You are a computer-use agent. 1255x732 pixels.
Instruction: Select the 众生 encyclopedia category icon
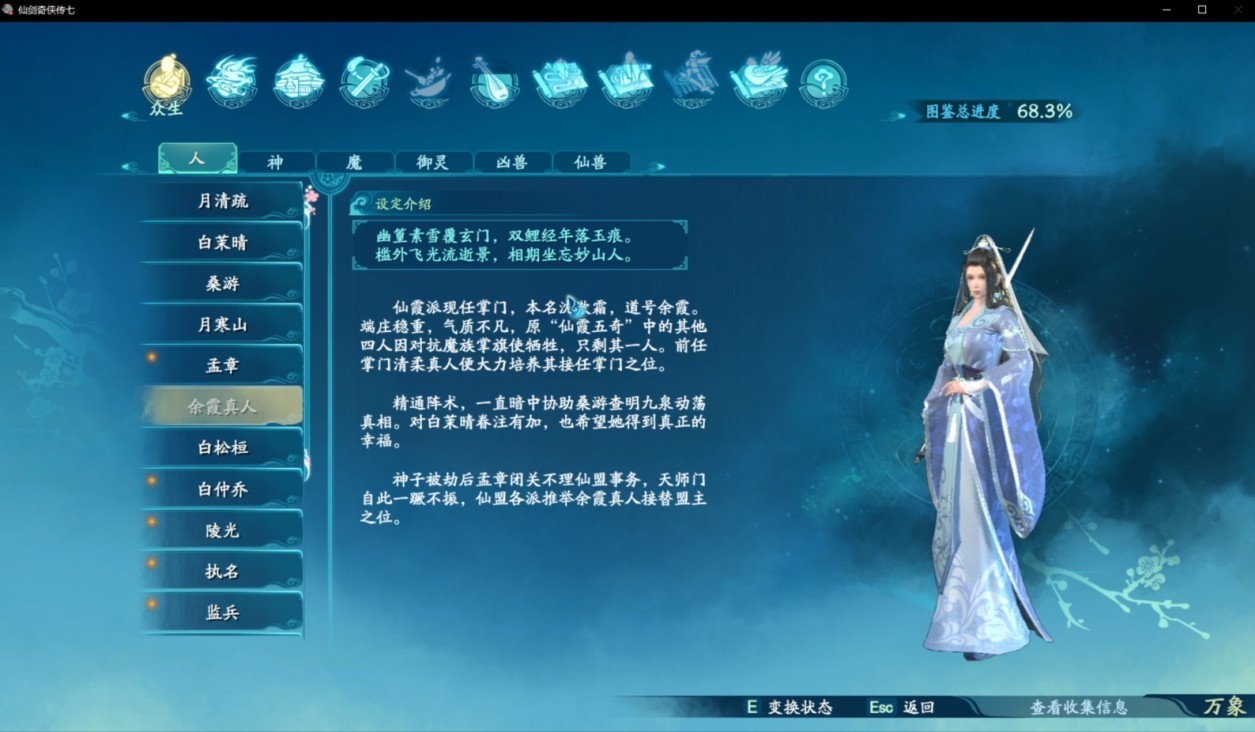pos(166,81)
